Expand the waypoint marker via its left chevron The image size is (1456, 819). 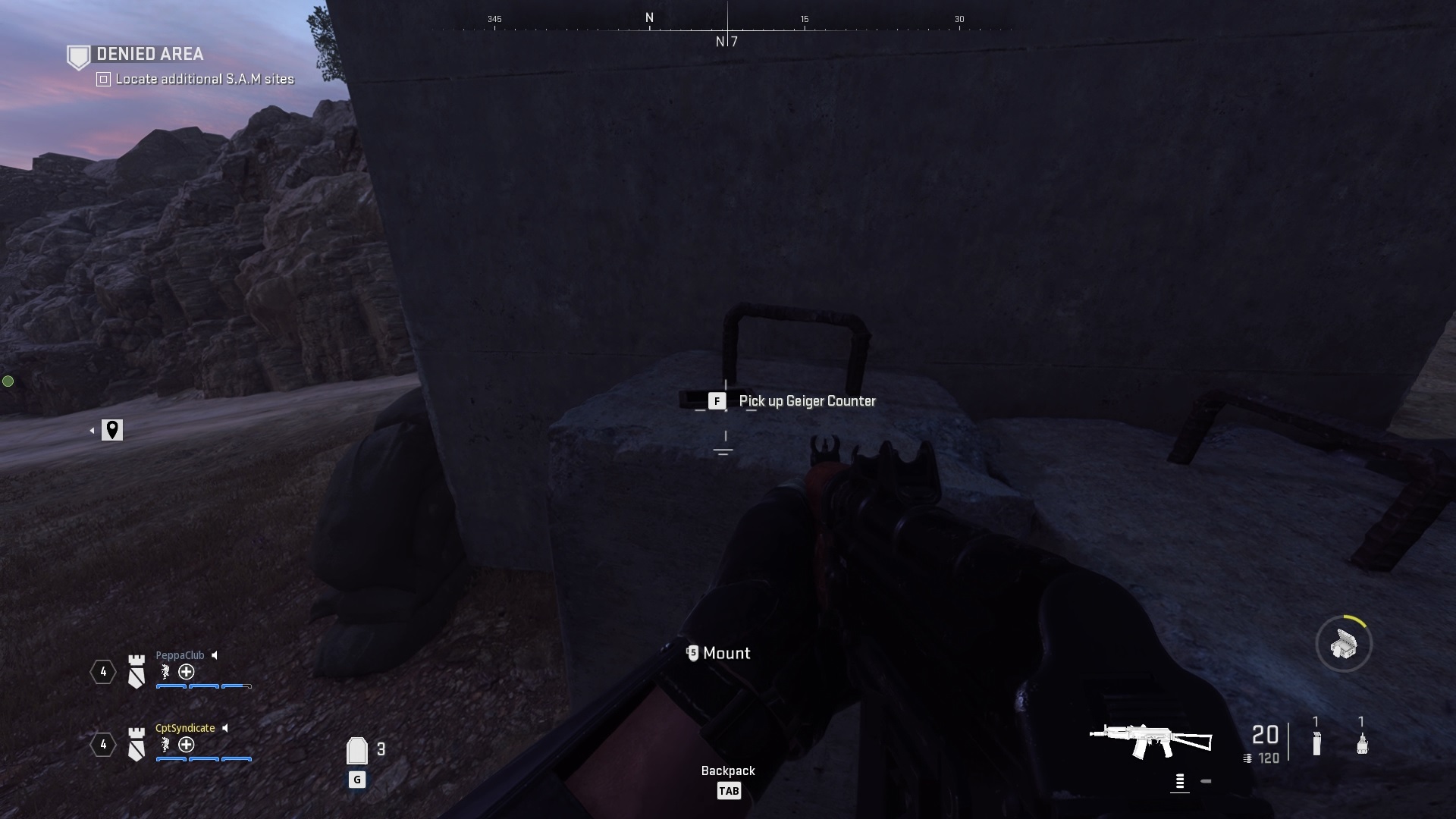tap(93, 429)
